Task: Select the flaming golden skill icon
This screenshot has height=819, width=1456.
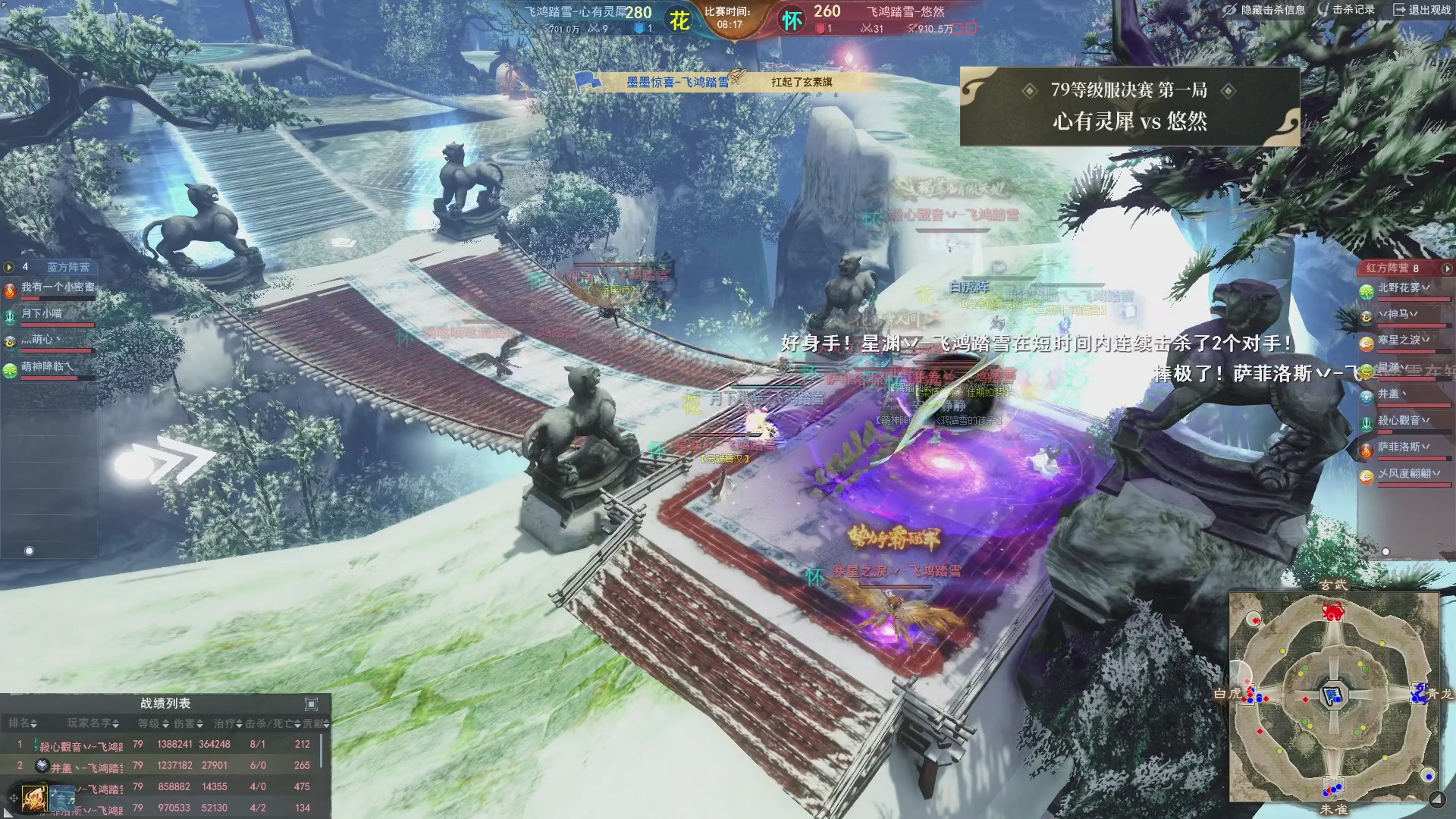Action: tap(34, 798)
